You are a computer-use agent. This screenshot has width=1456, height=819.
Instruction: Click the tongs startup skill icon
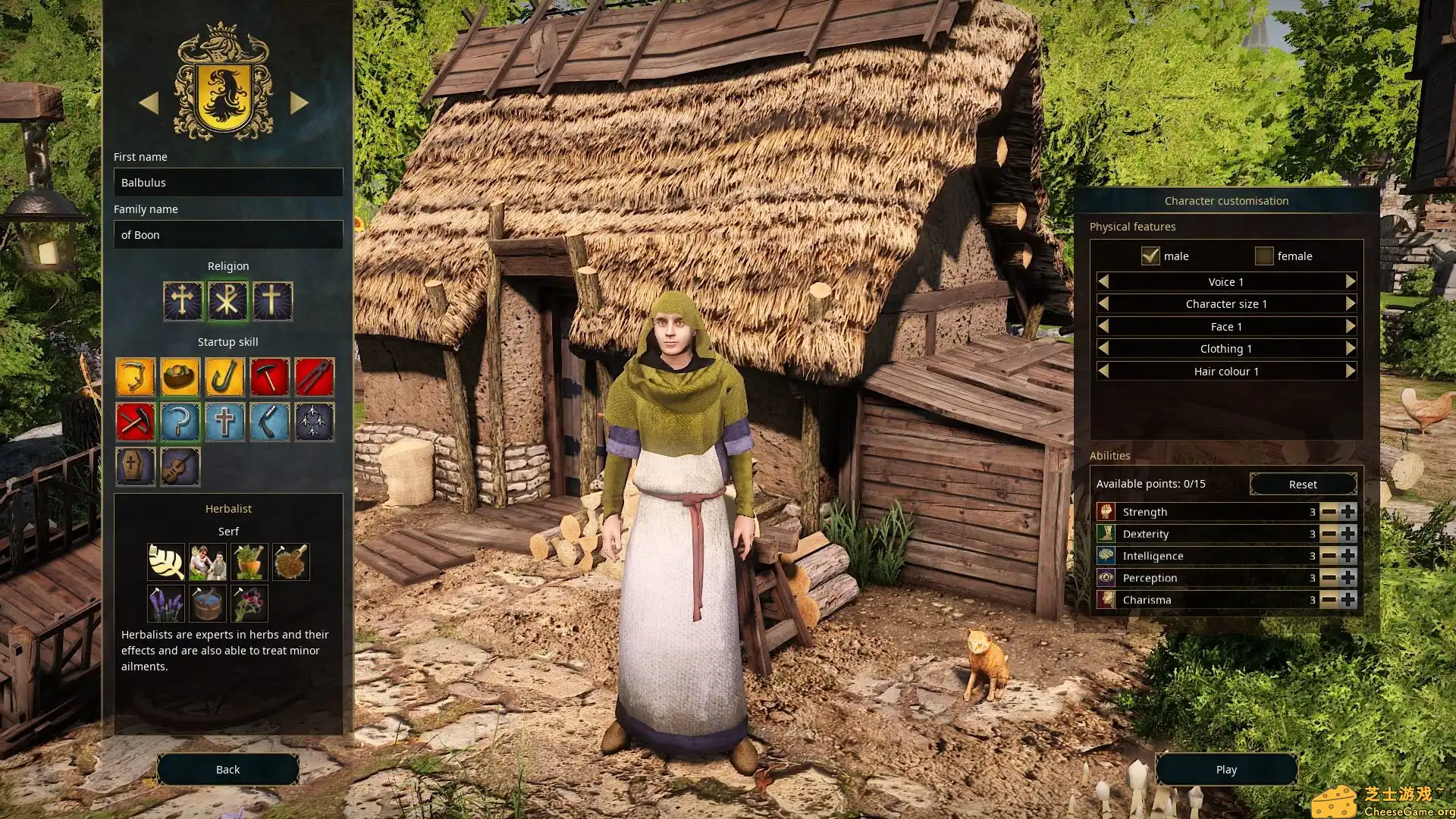[x=316, y=377]
